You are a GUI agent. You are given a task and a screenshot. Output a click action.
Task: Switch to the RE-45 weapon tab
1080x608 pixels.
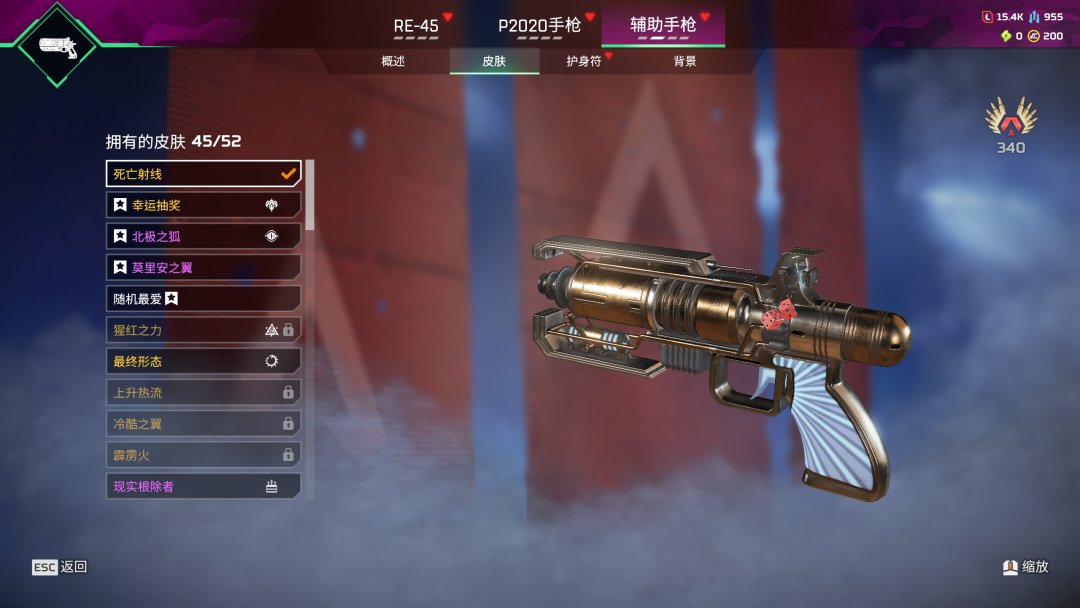pyautogui.click(x=416, y=25)
